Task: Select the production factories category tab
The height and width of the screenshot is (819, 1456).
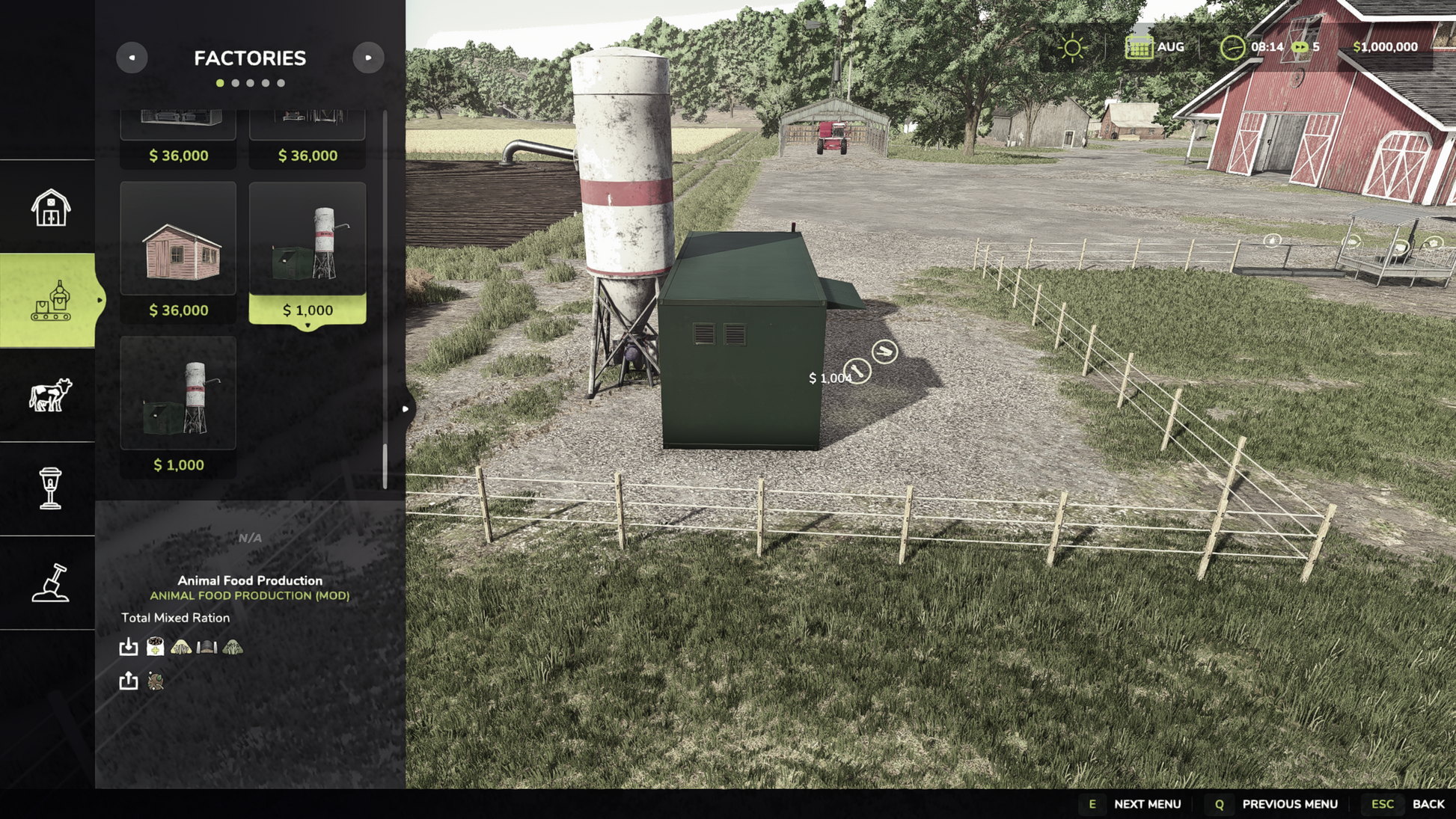Action: [x=50, y=301]
